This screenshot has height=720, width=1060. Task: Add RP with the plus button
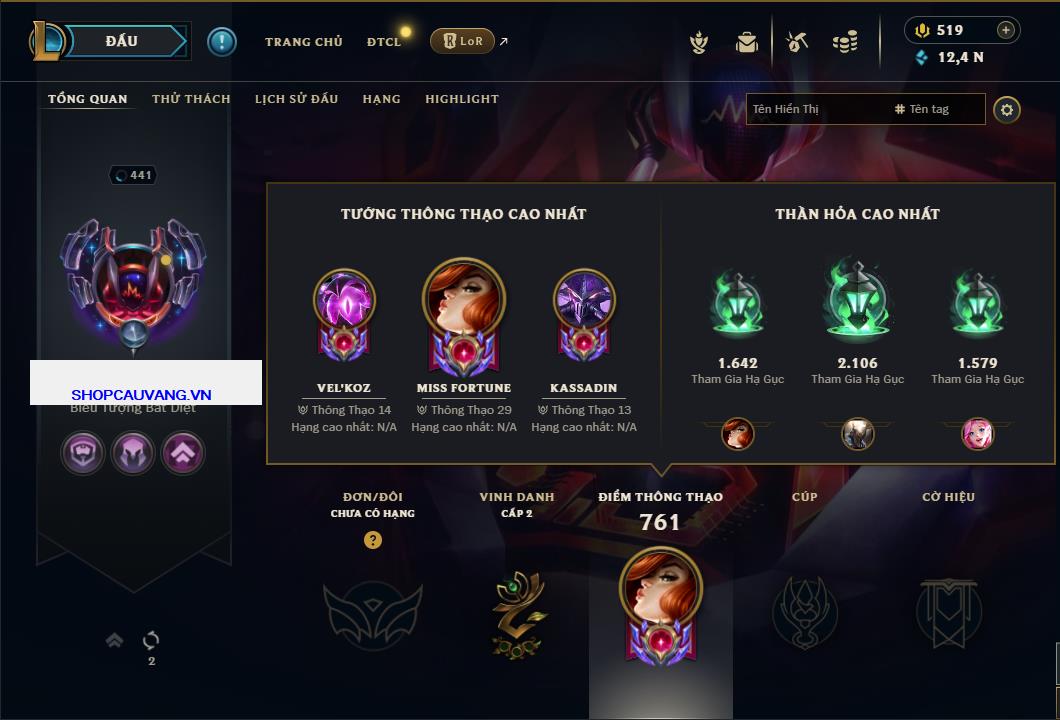tap(1006, 30)
